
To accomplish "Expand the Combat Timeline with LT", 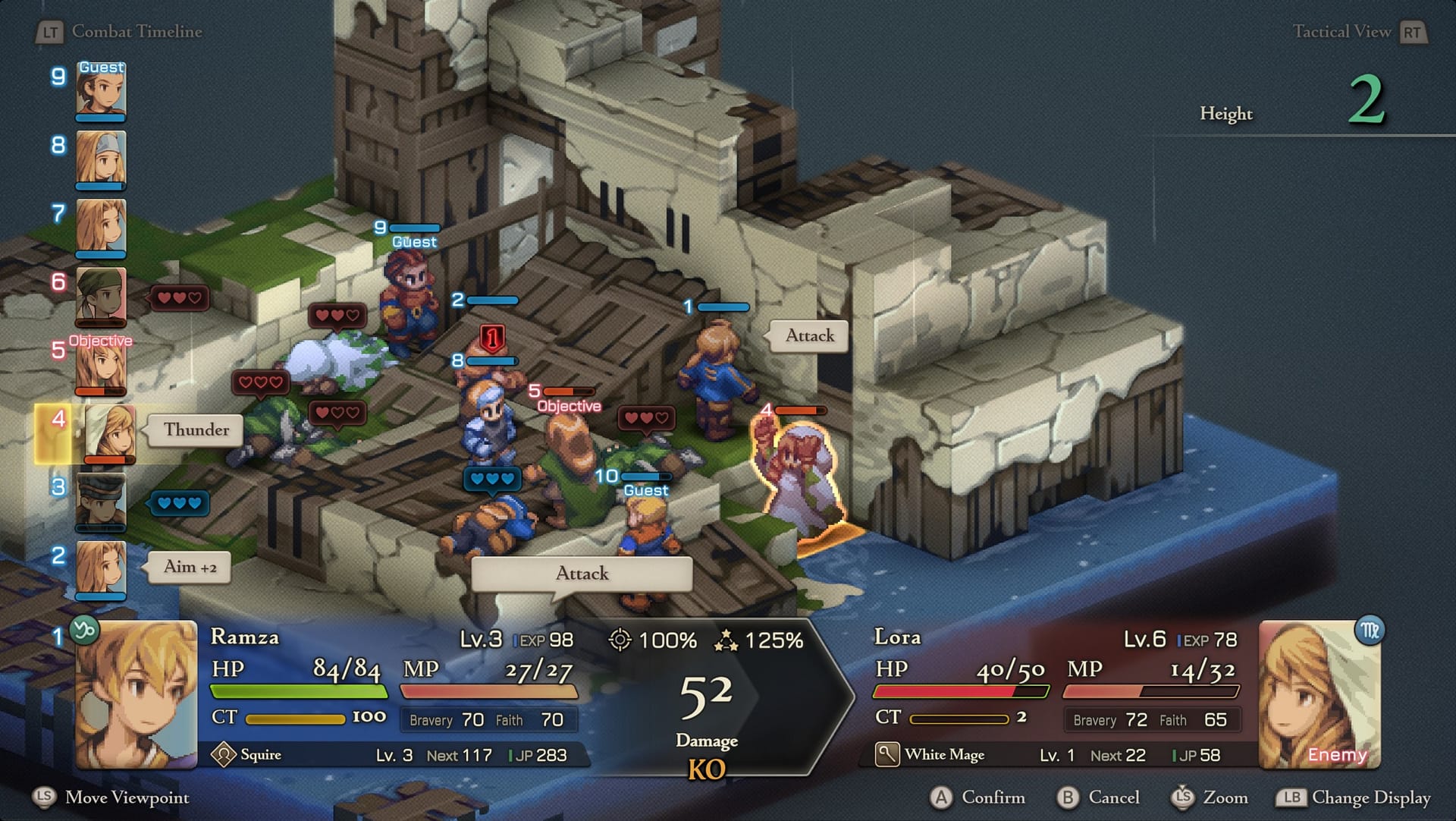I will tap(50, 32).
